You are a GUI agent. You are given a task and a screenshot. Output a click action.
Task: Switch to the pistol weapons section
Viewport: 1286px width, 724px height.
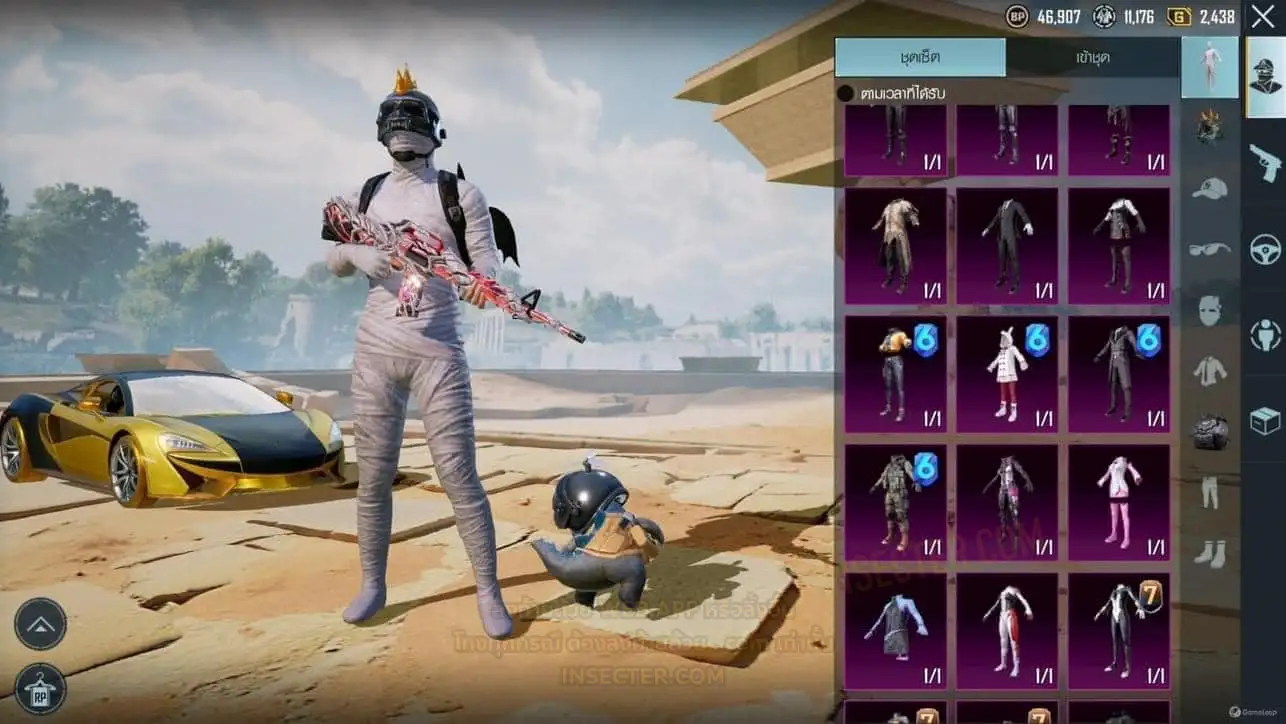tap(1265, 162)
